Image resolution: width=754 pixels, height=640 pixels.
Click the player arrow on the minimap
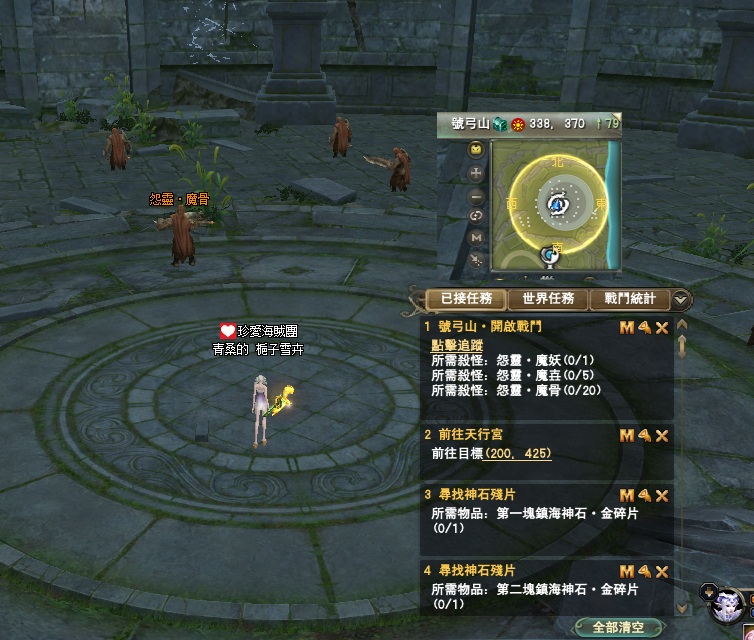557,204
